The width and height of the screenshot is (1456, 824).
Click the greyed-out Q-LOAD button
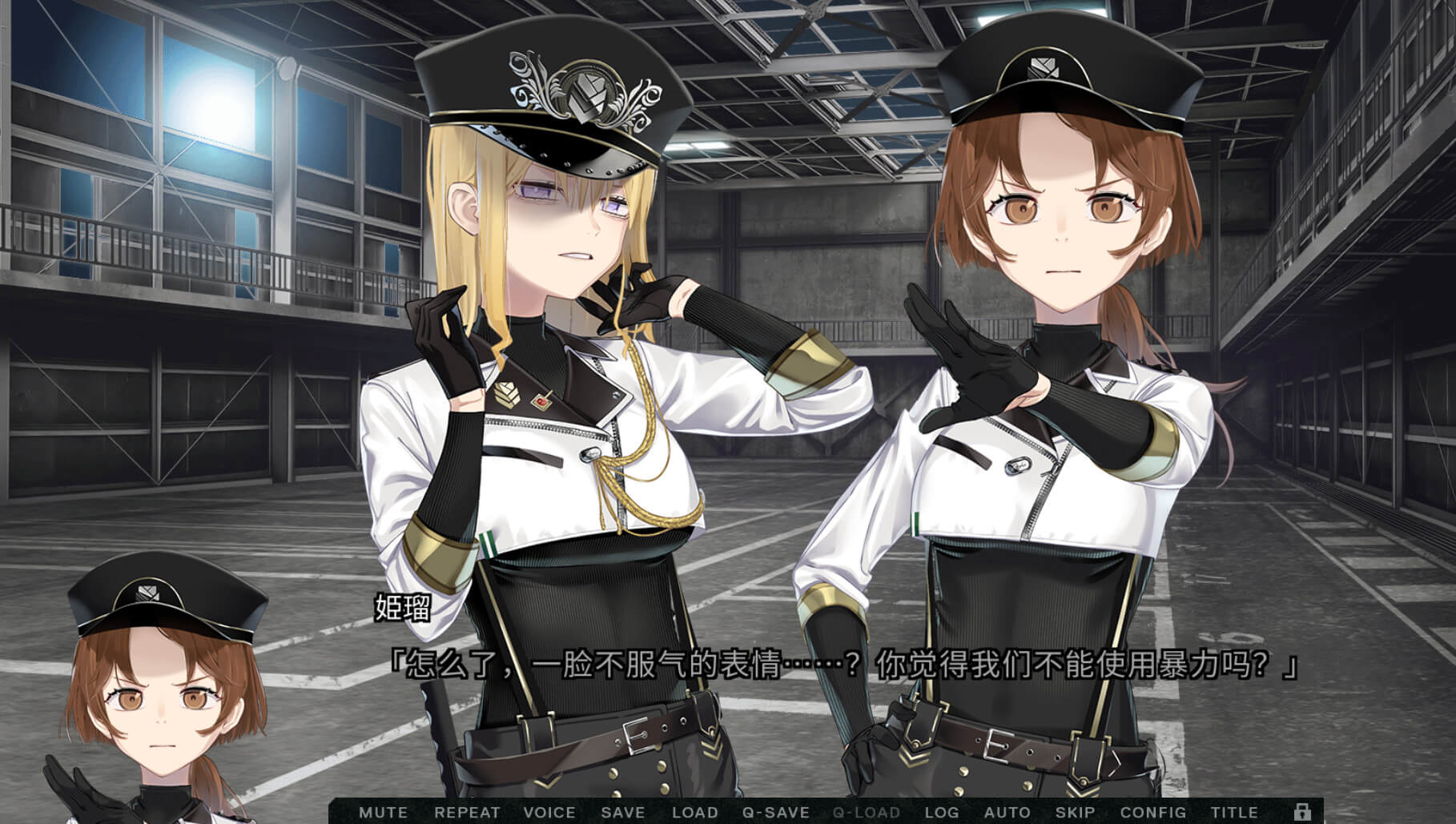pos(866,812)
